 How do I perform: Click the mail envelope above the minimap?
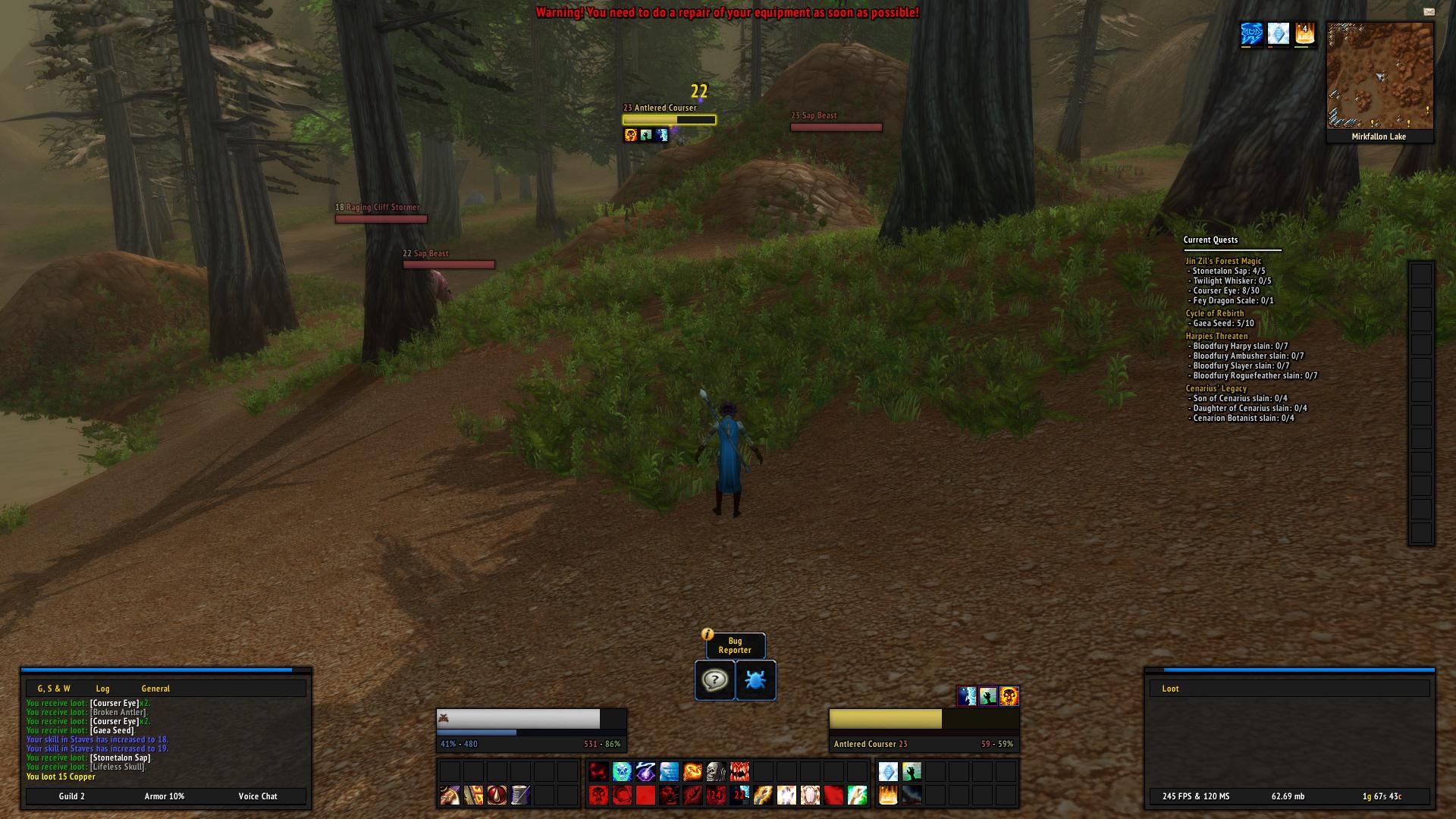click(1429, 12)
